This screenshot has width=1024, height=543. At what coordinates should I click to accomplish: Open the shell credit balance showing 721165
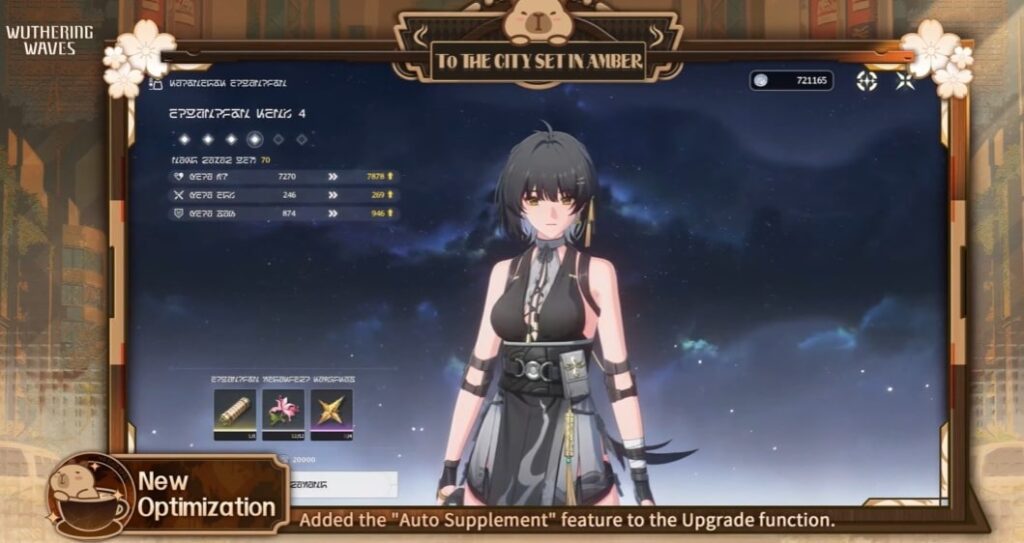[791, 80]
